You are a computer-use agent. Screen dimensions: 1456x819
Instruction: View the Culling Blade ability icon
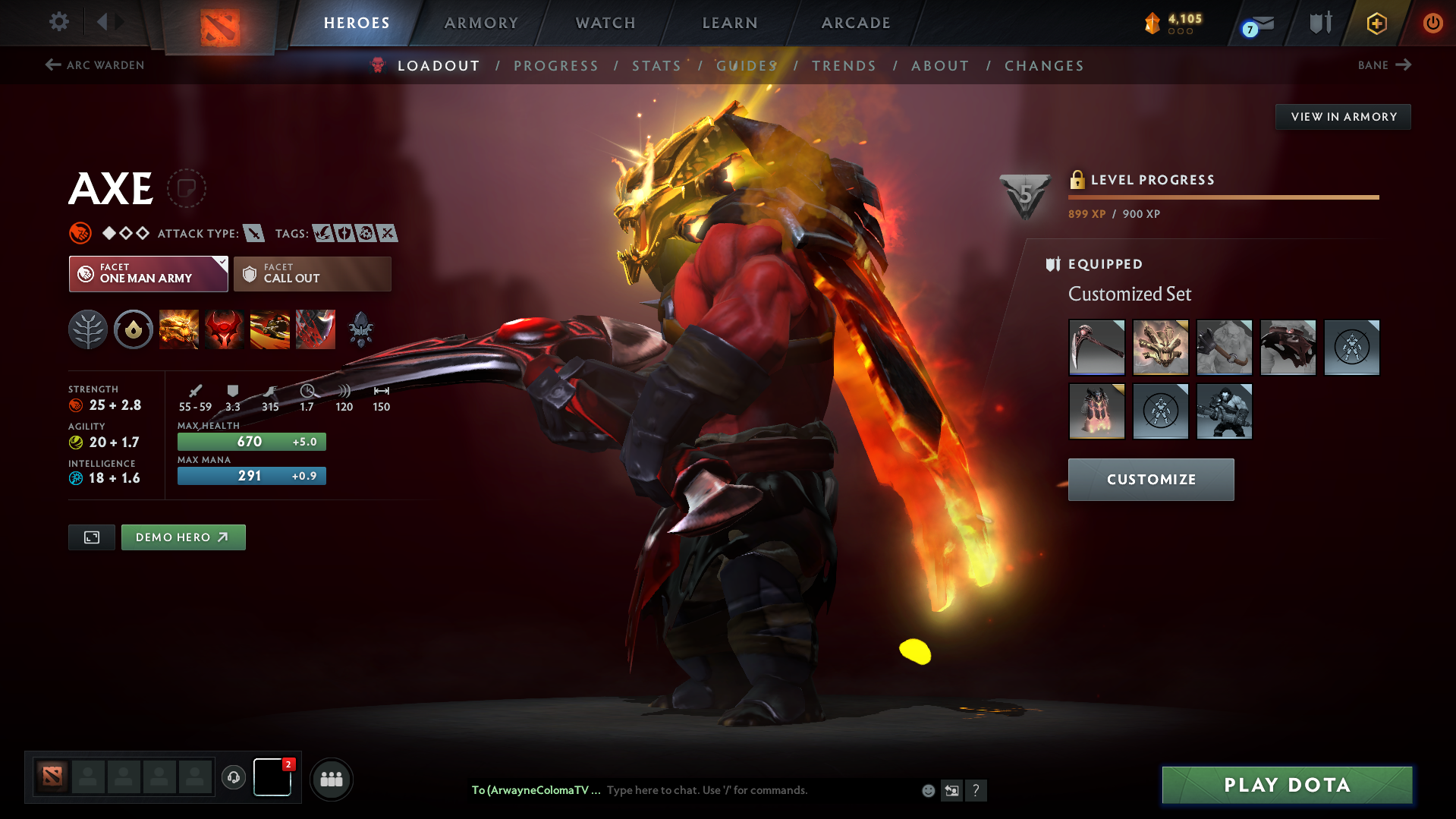click(x=316, y=329)
